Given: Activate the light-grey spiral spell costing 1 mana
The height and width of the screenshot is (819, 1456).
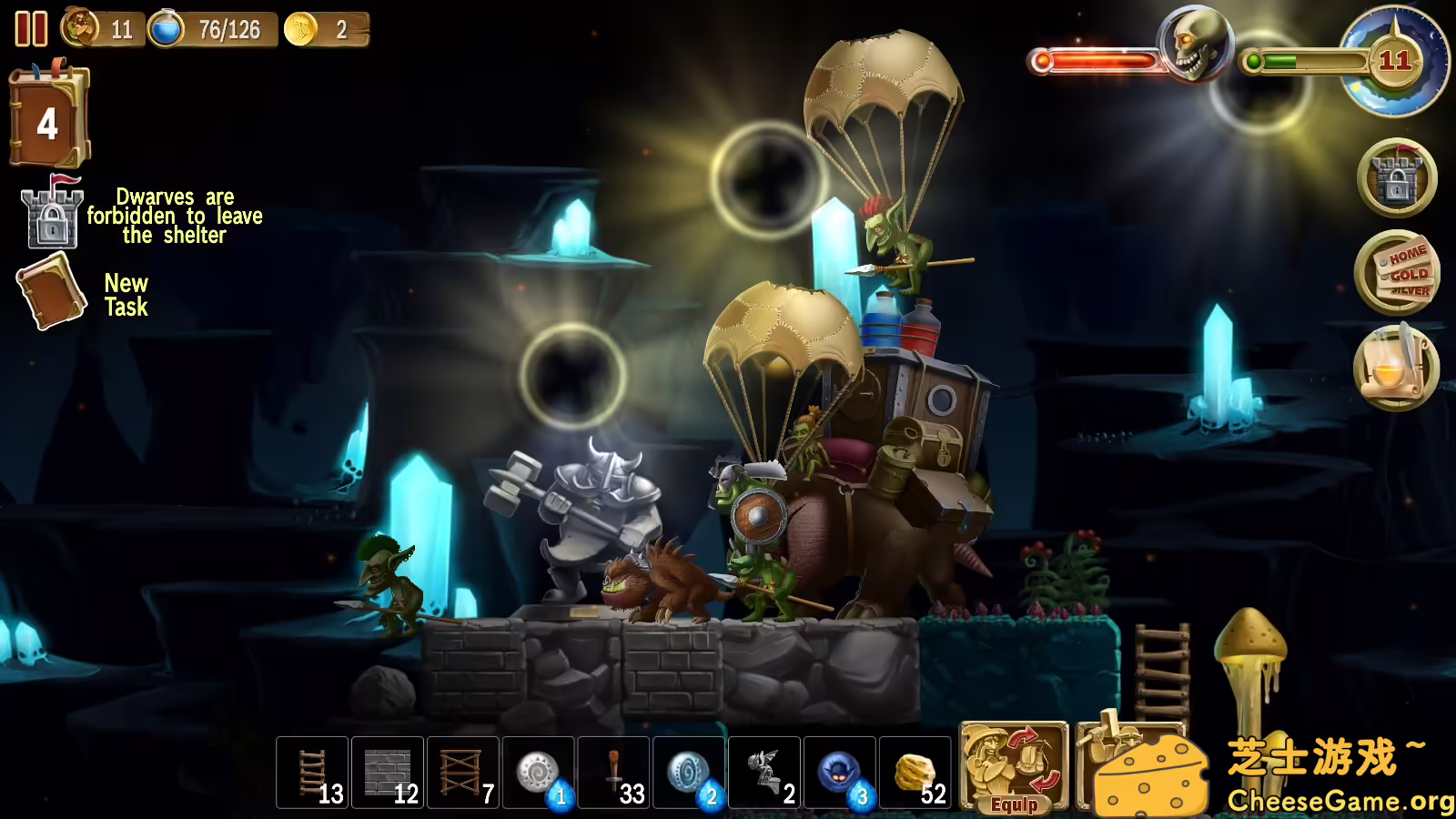Looking at the screenshot, I should click(x=539, y=773).
